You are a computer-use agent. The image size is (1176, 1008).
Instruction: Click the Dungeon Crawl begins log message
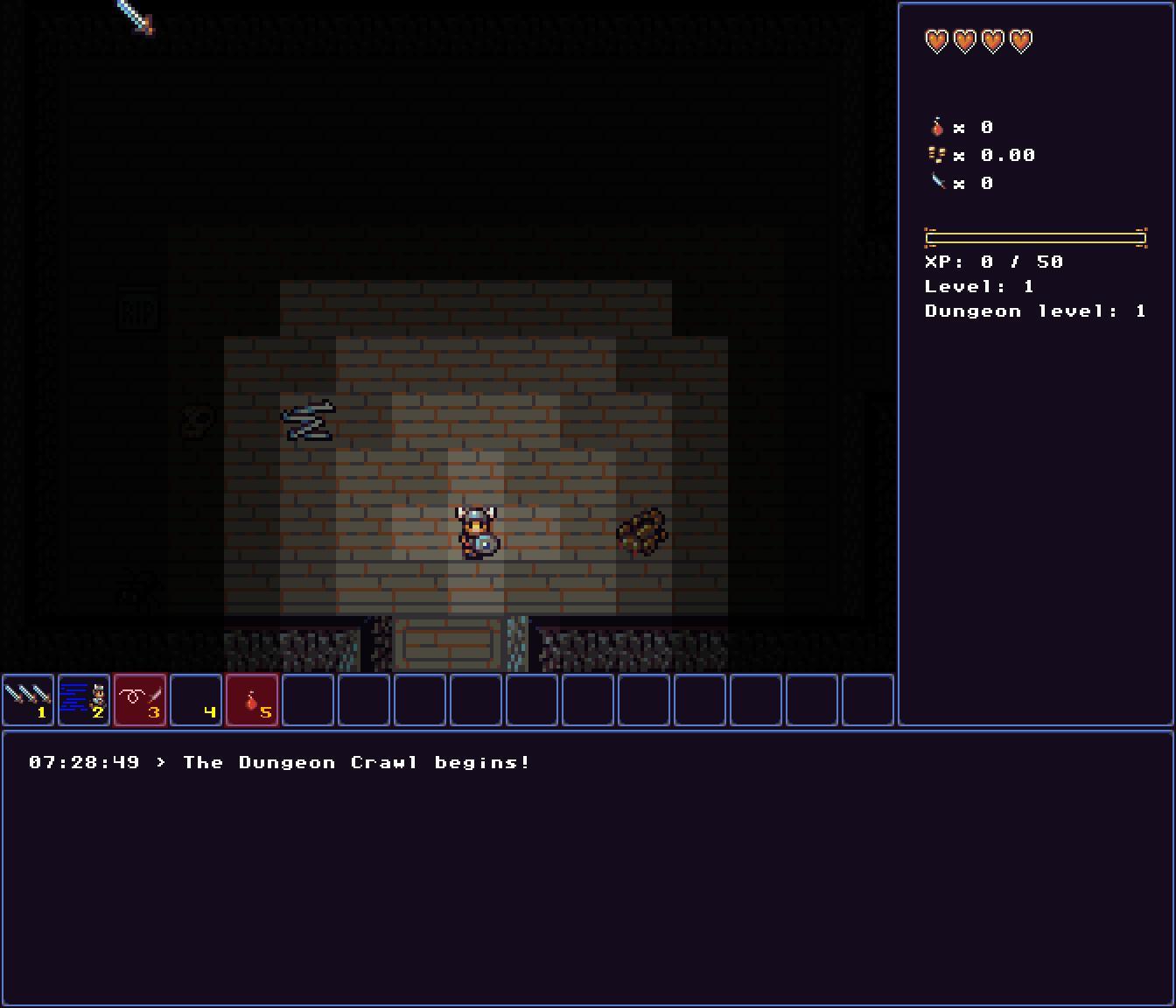point(354,762)
